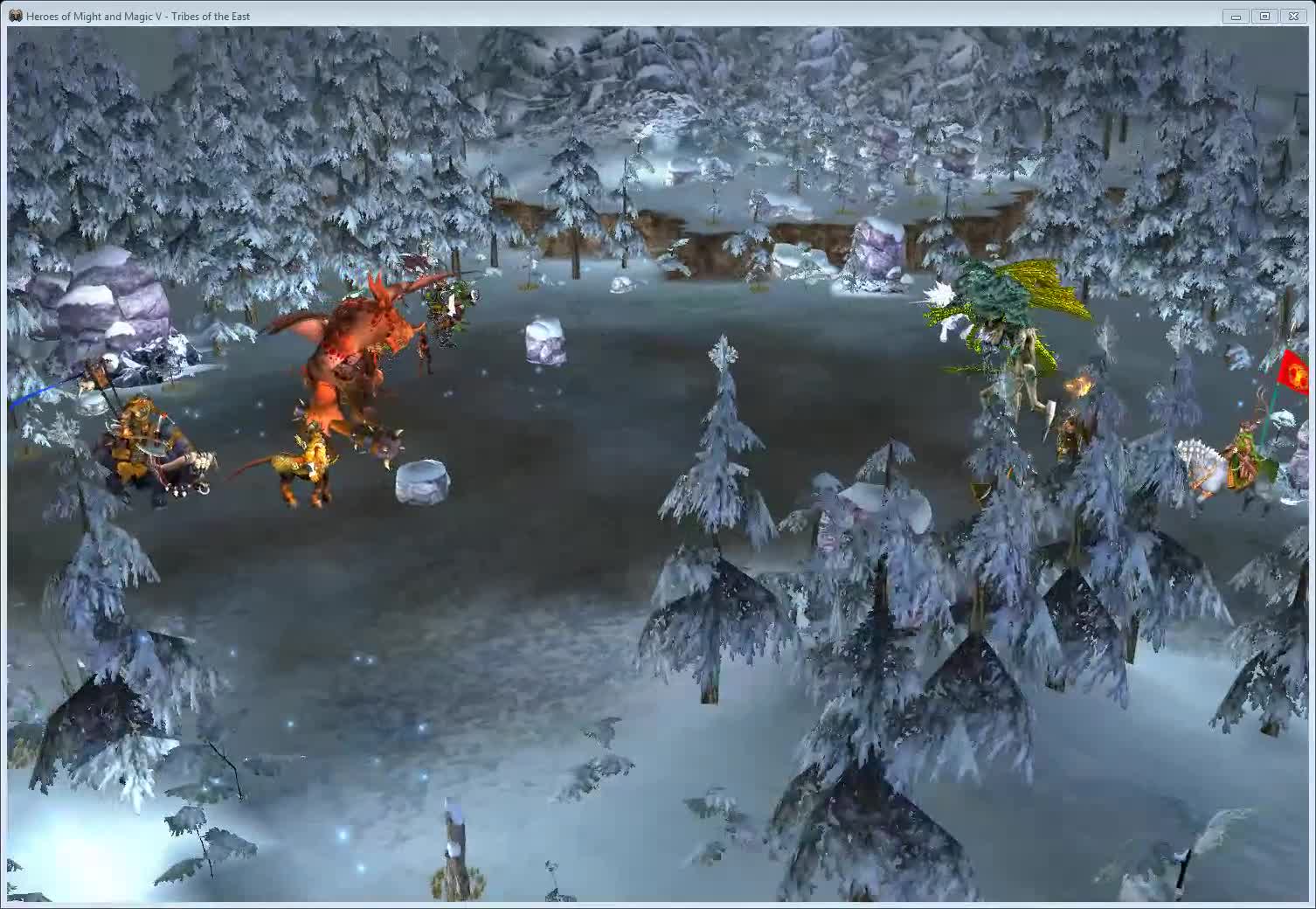Click the Heroes V icon in the title bar
Viewport: 1316px width, 909px height.
[x=16, y=15]
